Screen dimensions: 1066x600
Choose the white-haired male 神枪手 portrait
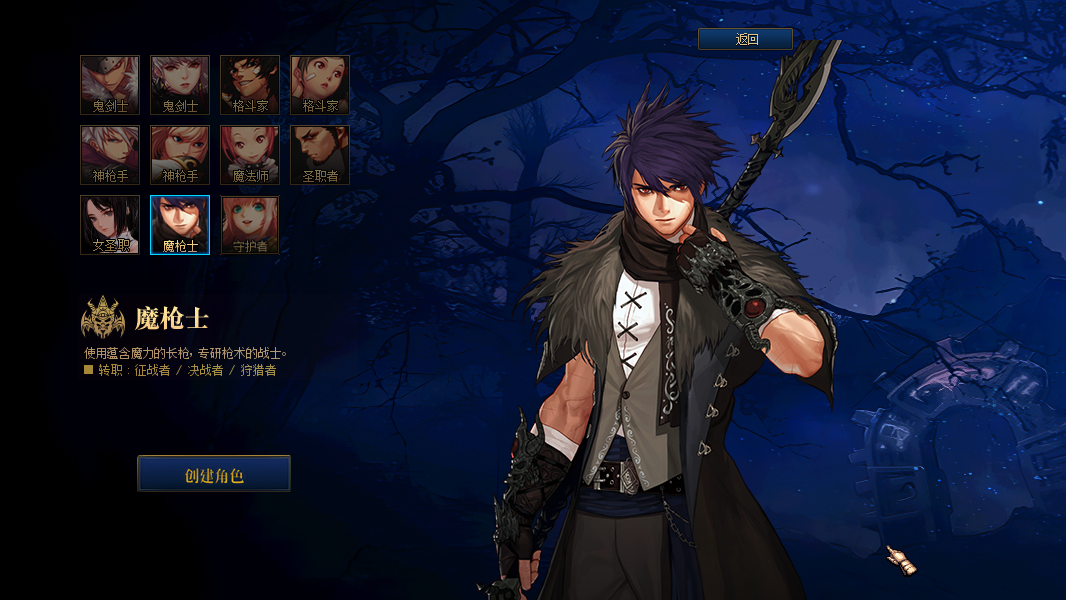pyautogui.click(x=110, y=155)
